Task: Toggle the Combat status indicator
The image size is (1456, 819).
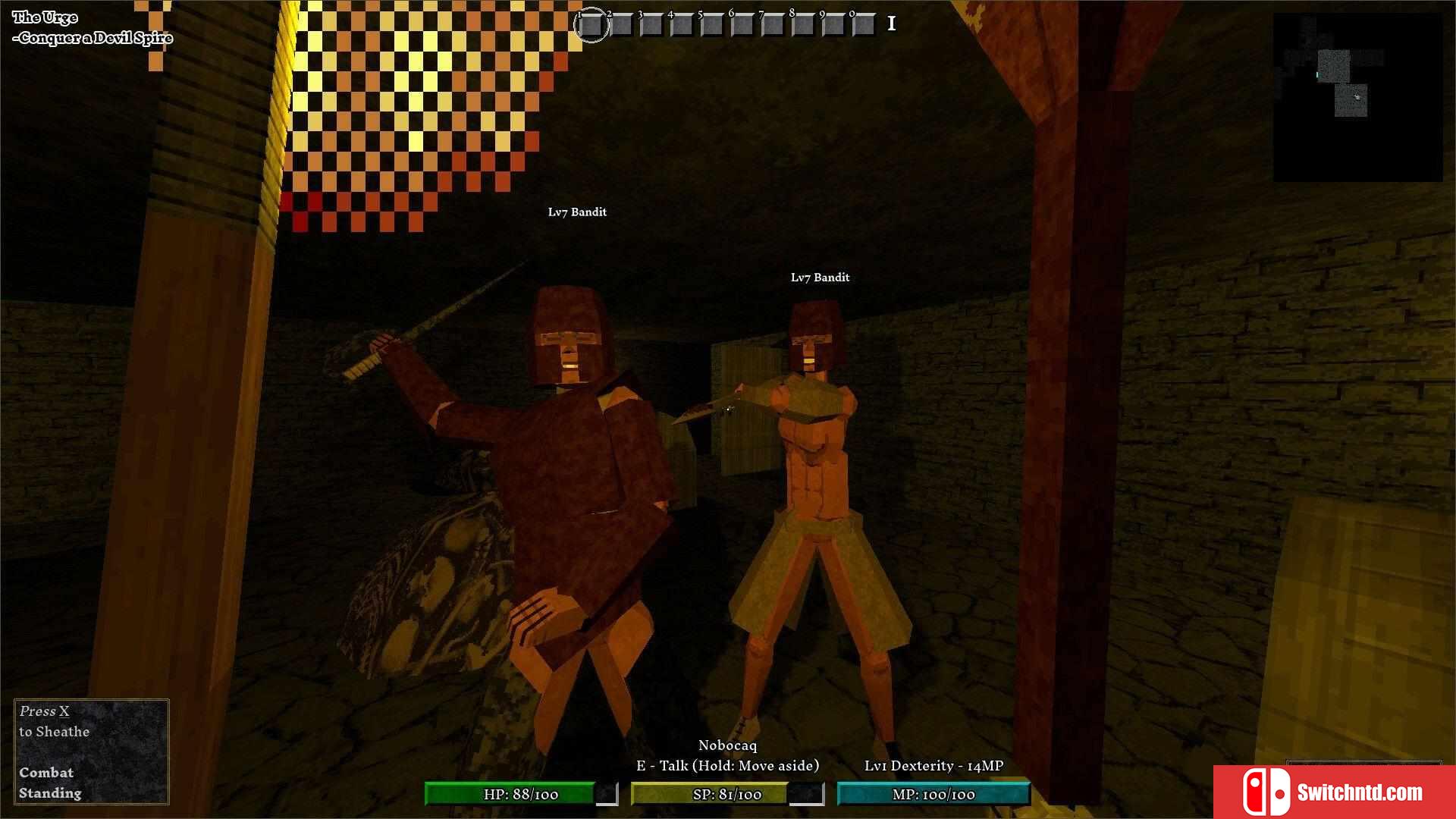Action: coord(46,773)
